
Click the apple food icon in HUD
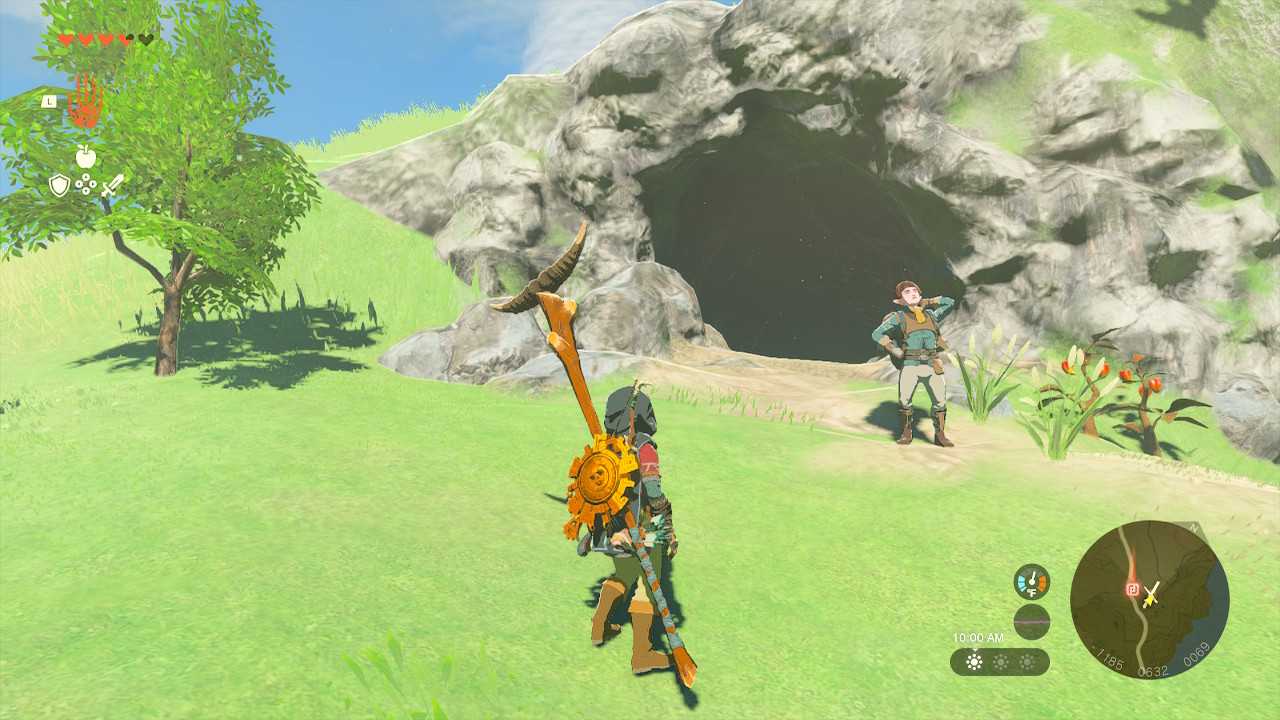pyautogui.click(x=86, y=156)
